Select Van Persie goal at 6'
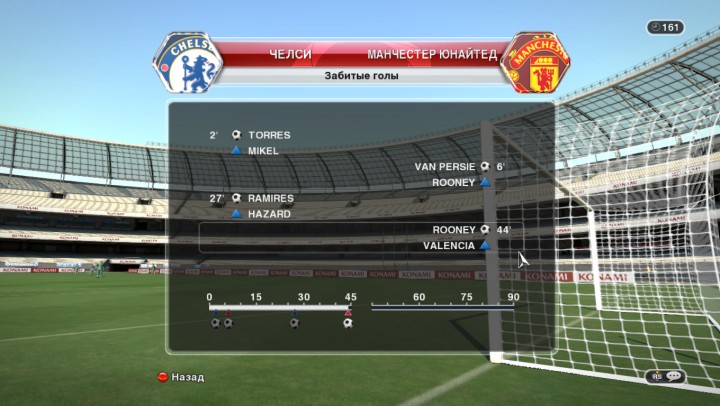The image size is (720, 406). click(457, 167)
